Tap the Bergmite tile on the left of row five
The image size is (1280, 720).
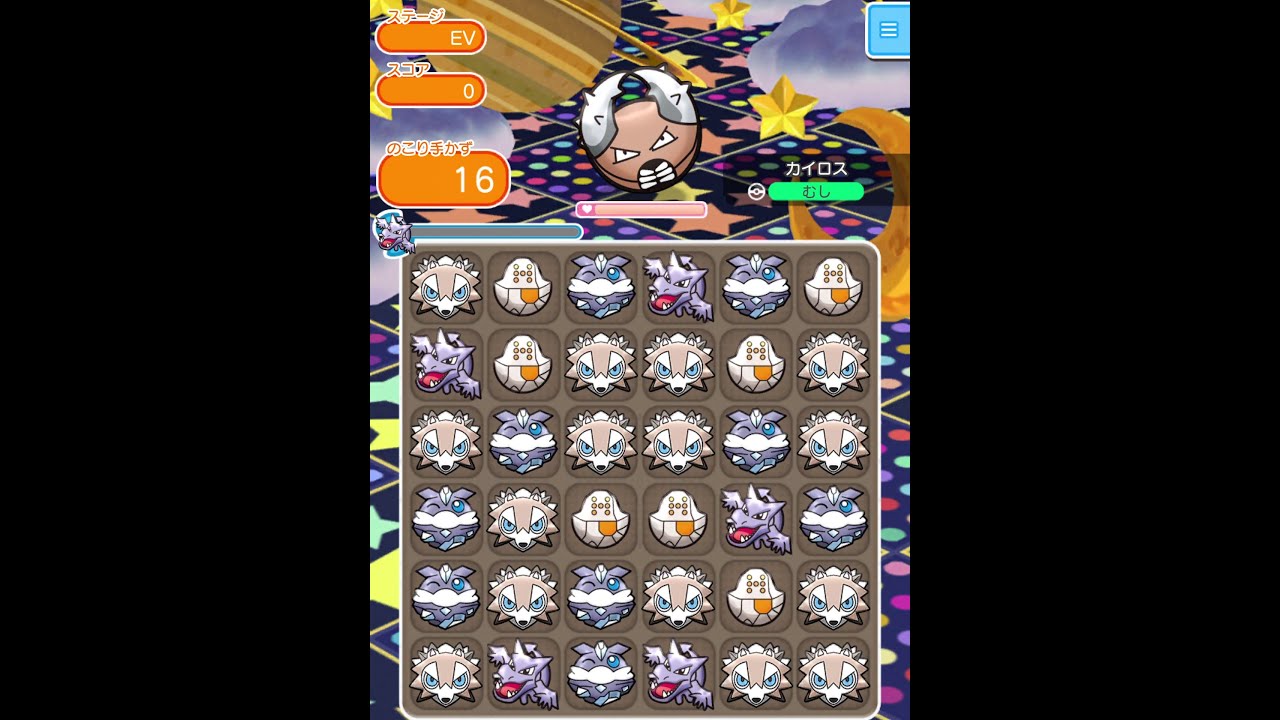[x=445, y=596]
